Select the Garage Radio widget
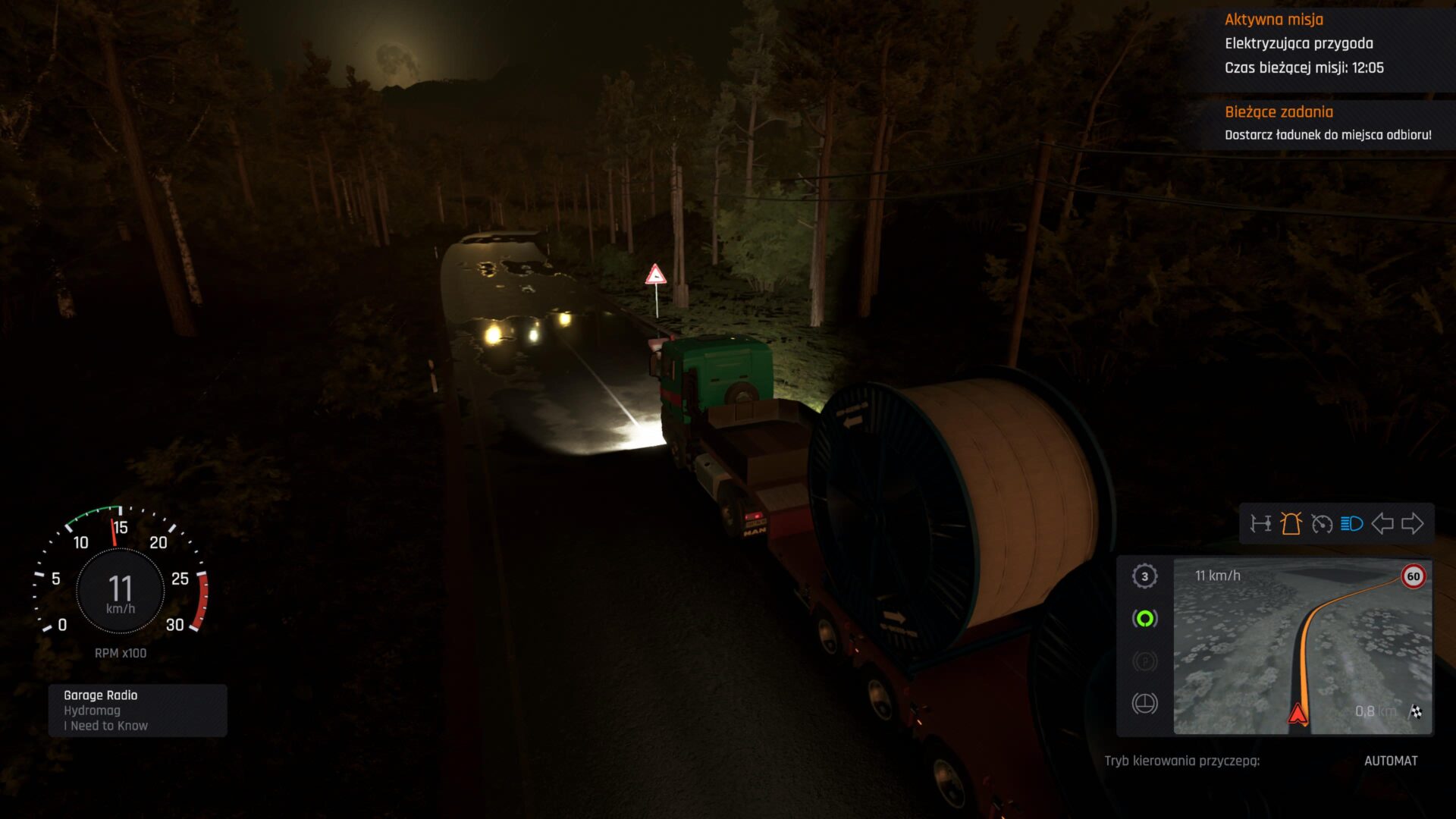Screen dimensions: 1456x819 [x=136, y=710]
